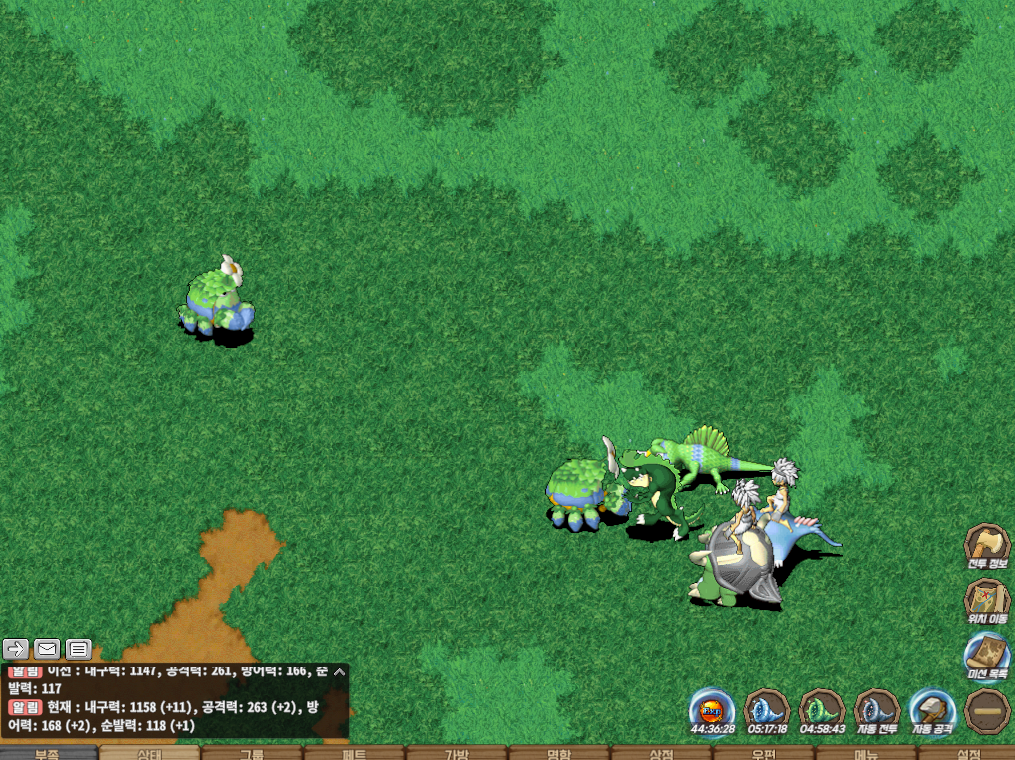This screenshot has height=760, width=1015.
Task: Click the arrow button above the chat log
Action: 15,649
